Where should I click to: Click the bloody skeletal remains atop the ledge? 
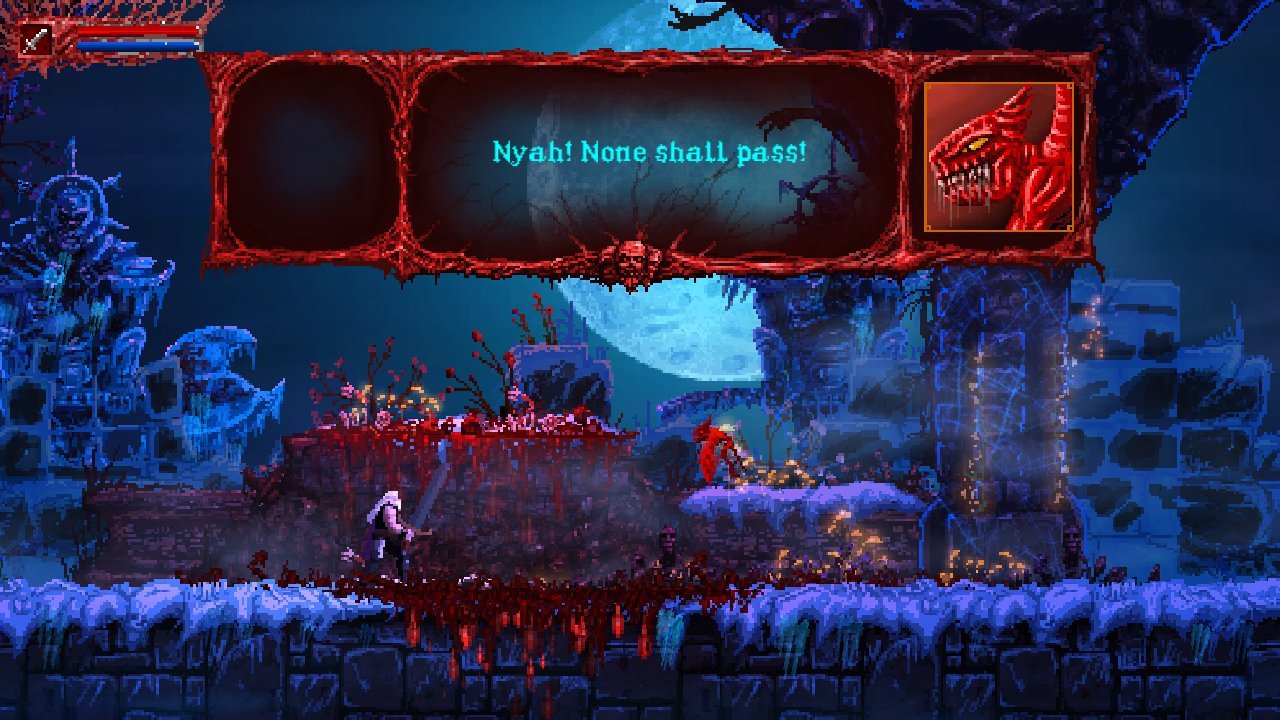pos(520,420)
